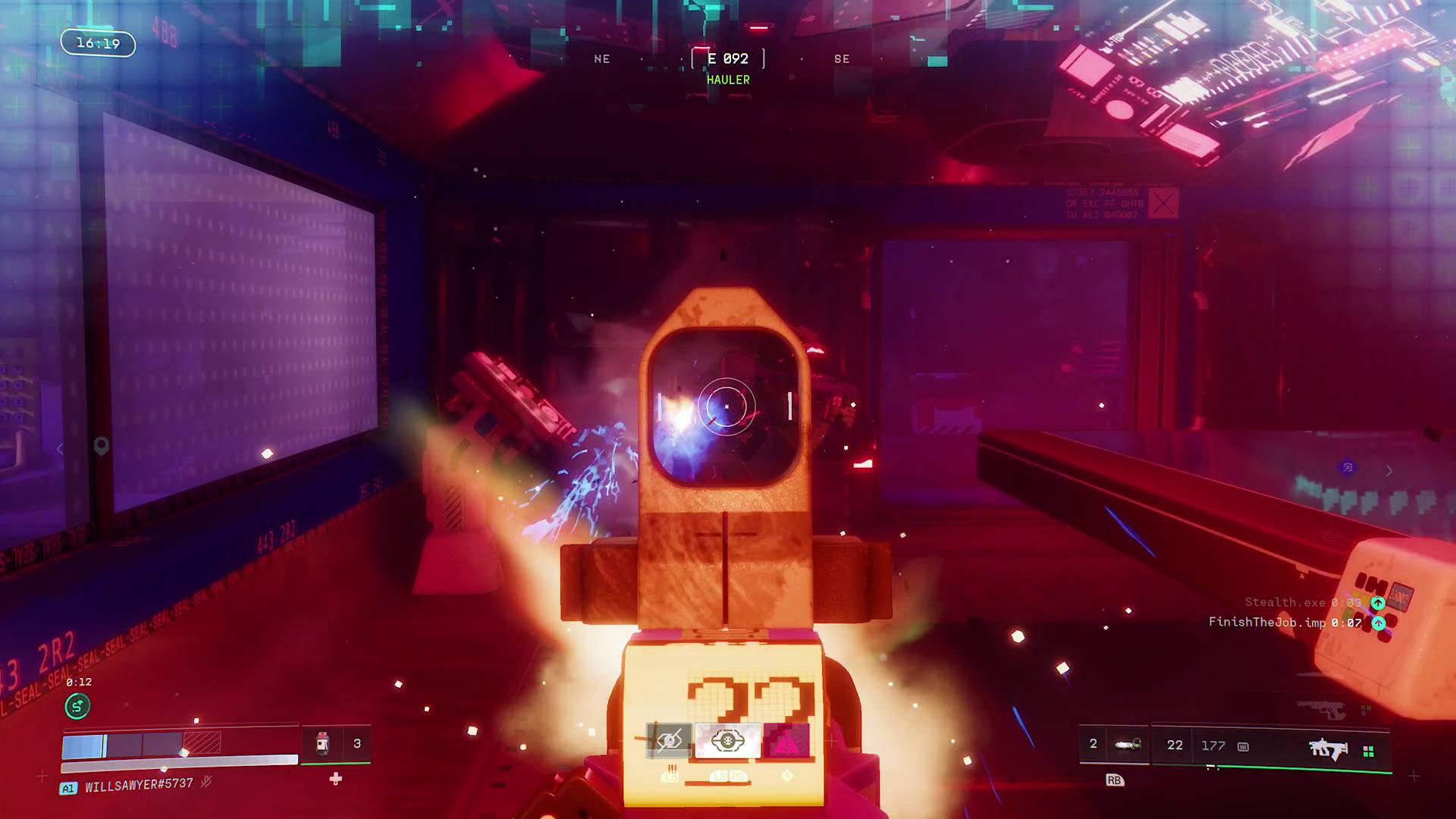The width and height of the screenshot is (1456, 819).
Task: Select the grenade icon beside the count of 3
Action: (322, 743)
